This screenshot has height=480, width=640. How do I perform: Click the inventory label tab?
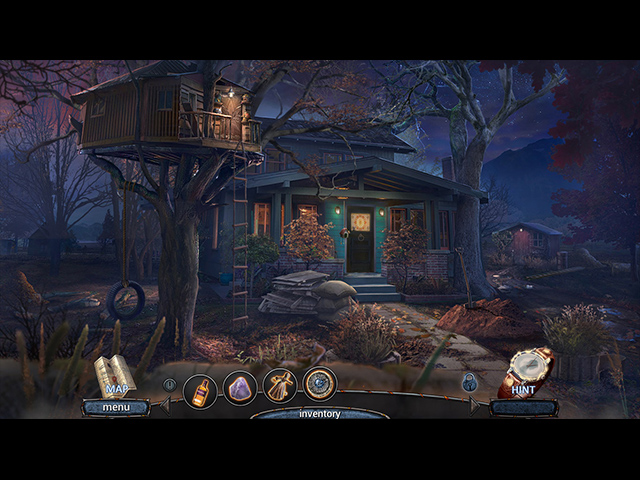[x=320, y=413]
